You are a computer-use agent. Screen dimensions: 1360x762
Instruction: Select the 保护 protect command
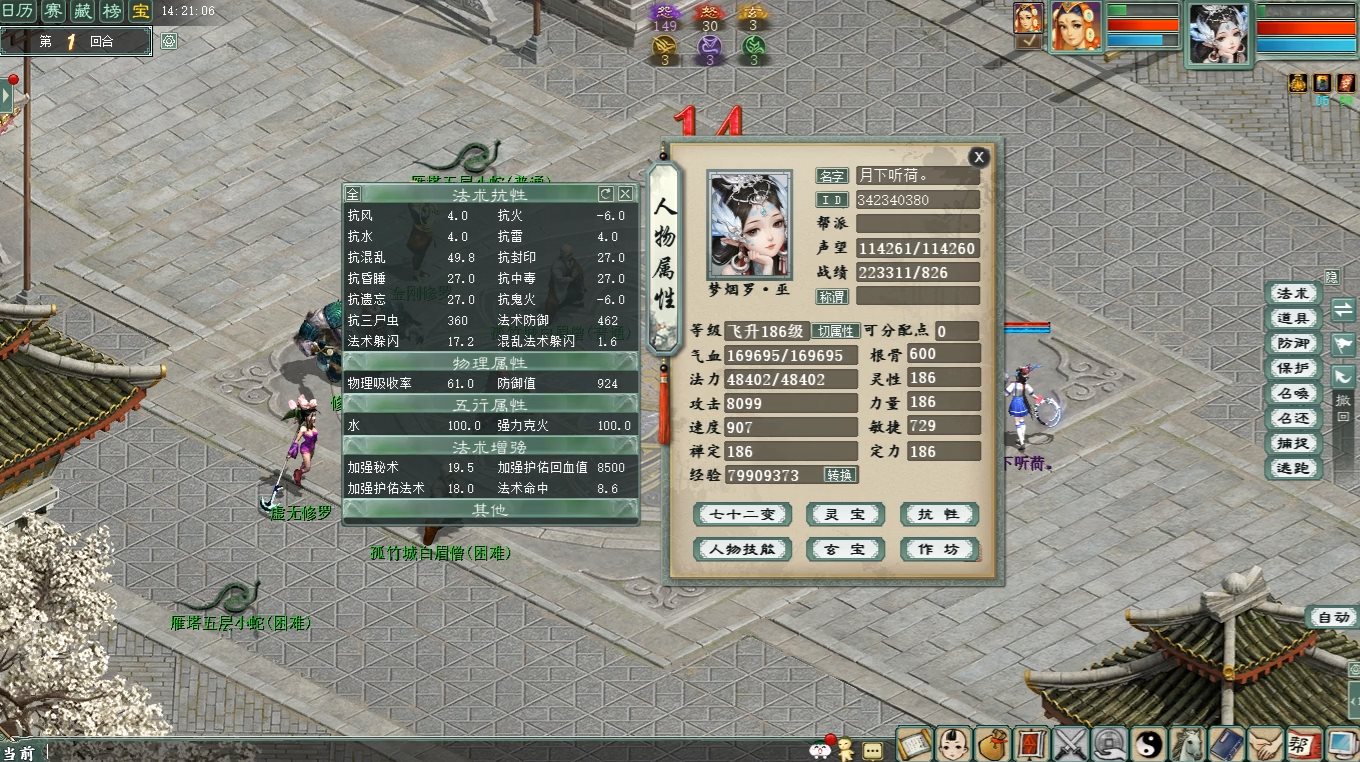(x=1292, y=369)
